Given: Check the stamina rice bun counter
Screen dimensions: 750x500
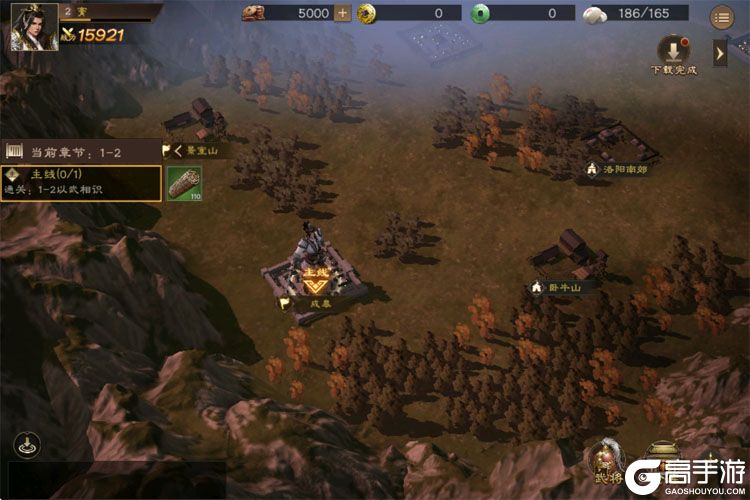Looking at the screenshot, I should [x=641, y=13].
